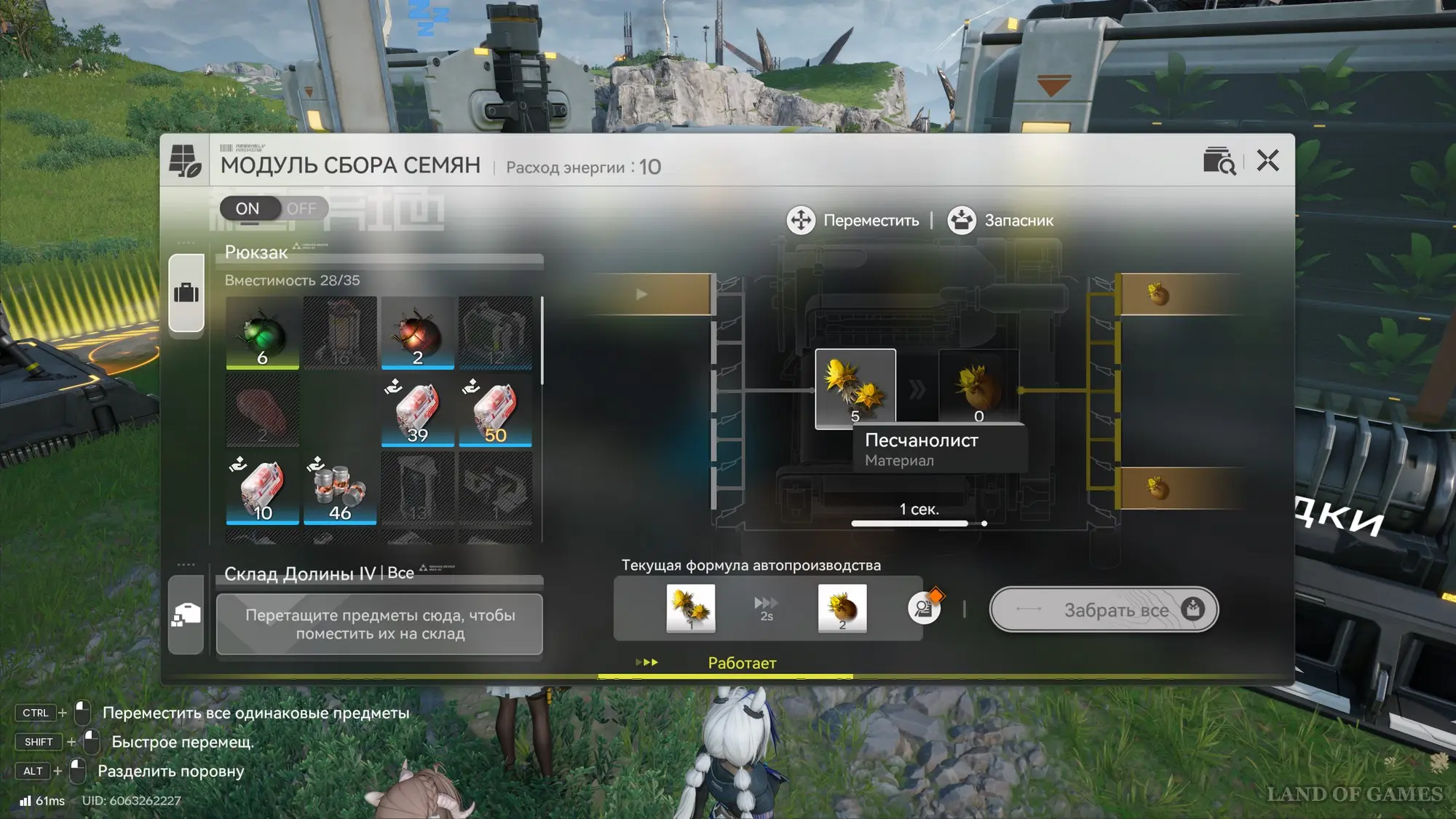Pick the canister stack of 39
The height and width of the screenshot is (819, 1456).
pyautogui.click(x=417, y=411)
